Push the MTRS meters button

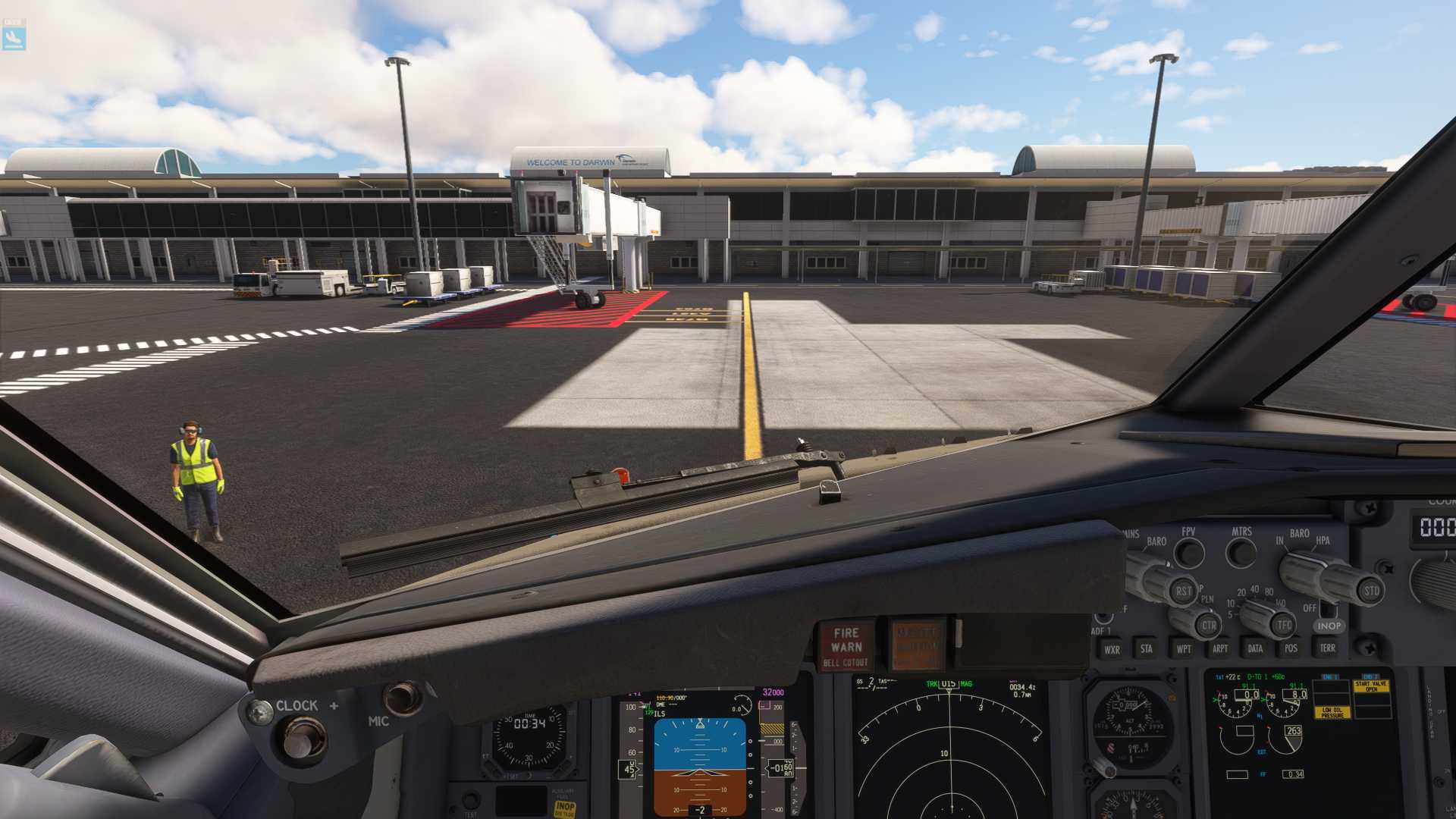pos(1241,553)
